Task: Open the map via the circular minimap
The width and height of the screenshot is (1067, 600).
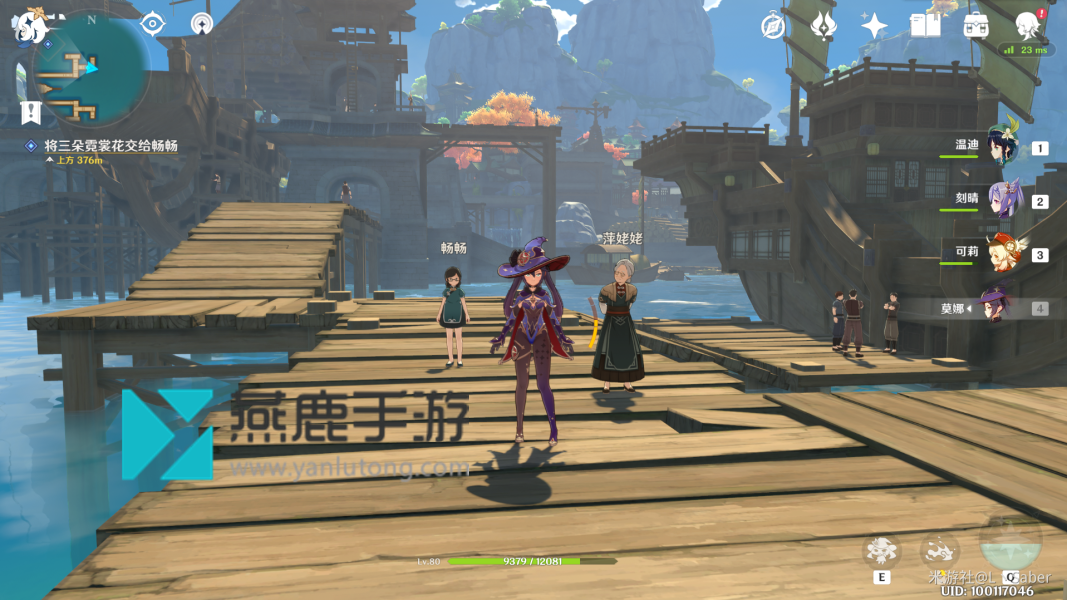Action: click(x=90, y=68)
